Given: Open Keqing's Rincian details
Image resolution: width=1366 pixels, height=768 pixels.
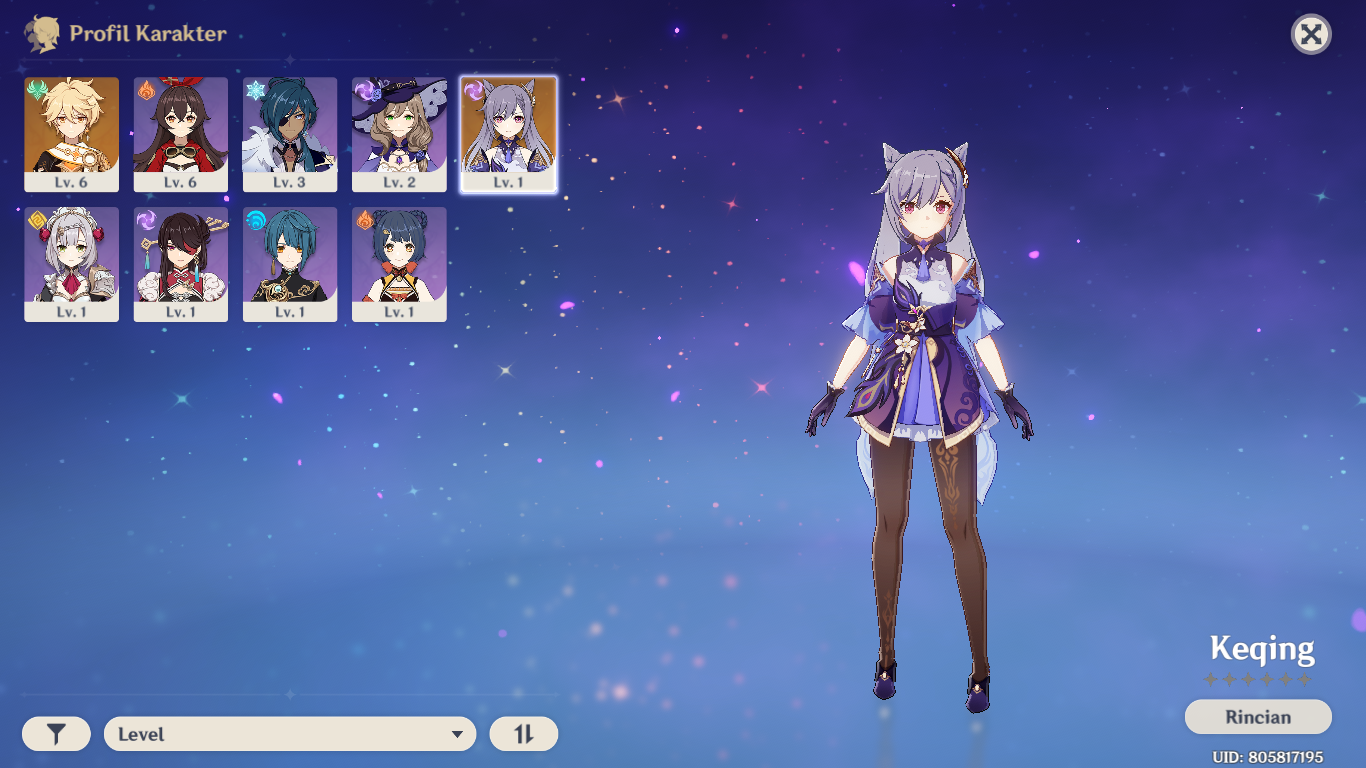Looking at the screenshot, I should (1258, 717).
